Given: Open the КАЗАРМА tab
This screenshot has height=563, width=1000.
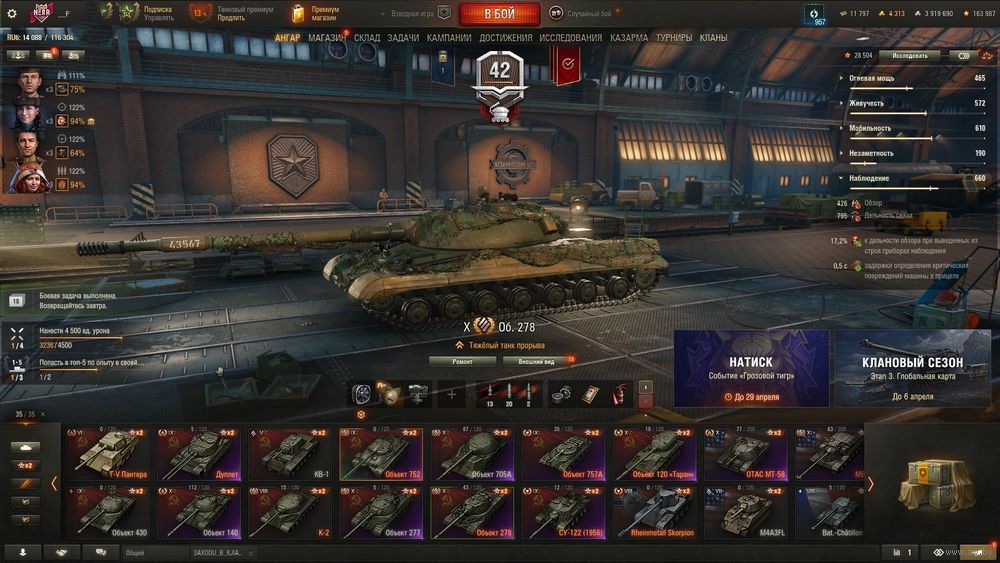Looking at the screenshot, I should [629, 37].
